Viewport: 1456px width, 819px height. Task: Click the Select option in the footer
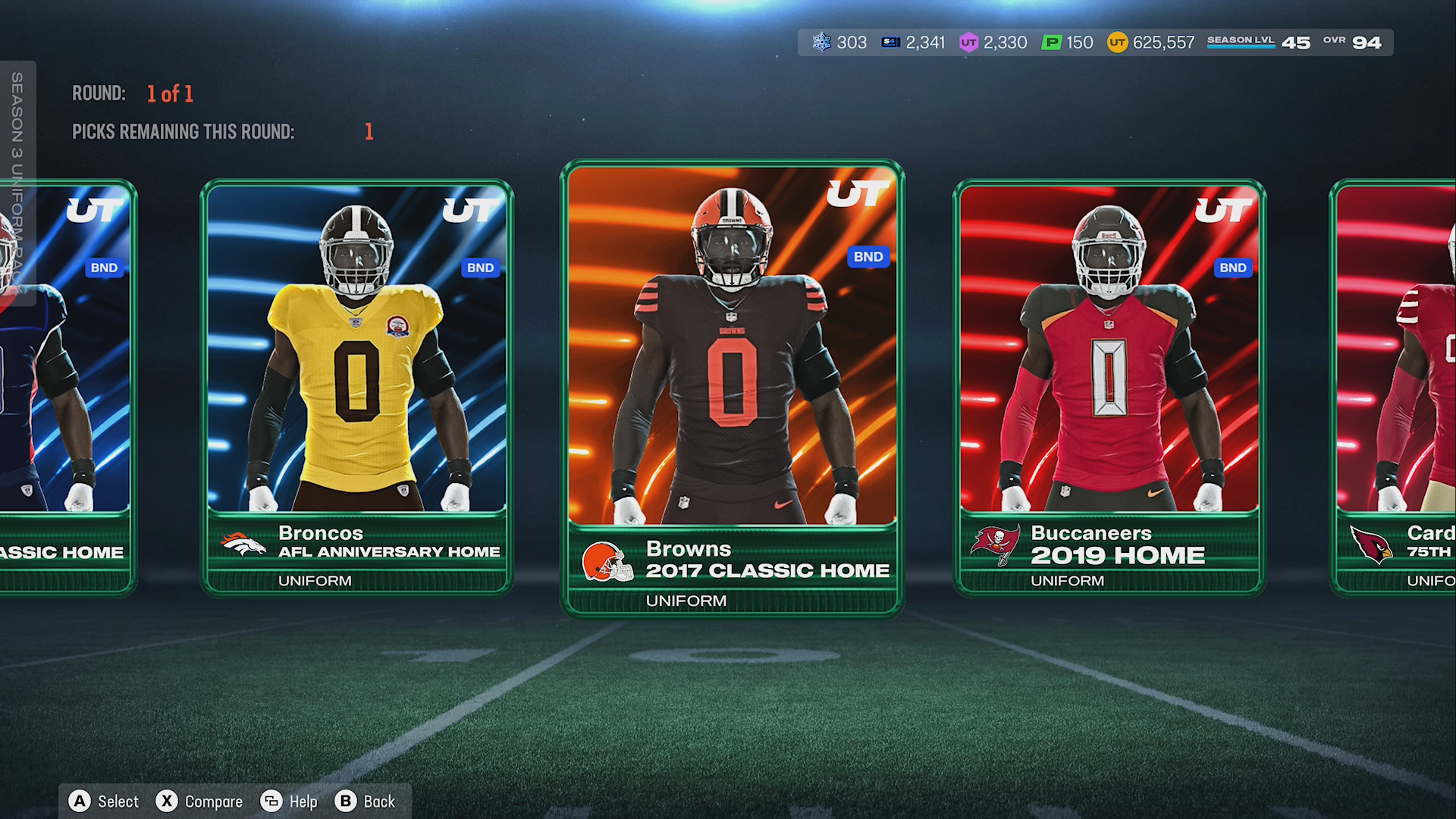click(x=104, y=802)
